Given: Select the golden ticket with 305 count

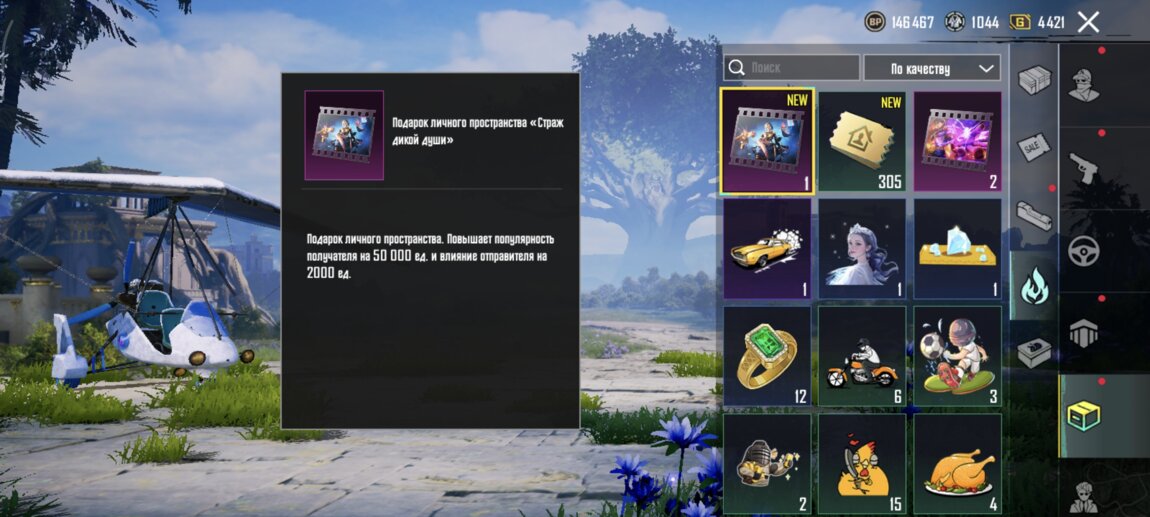Looking at the screenshot, I should [x=862, y=141].
